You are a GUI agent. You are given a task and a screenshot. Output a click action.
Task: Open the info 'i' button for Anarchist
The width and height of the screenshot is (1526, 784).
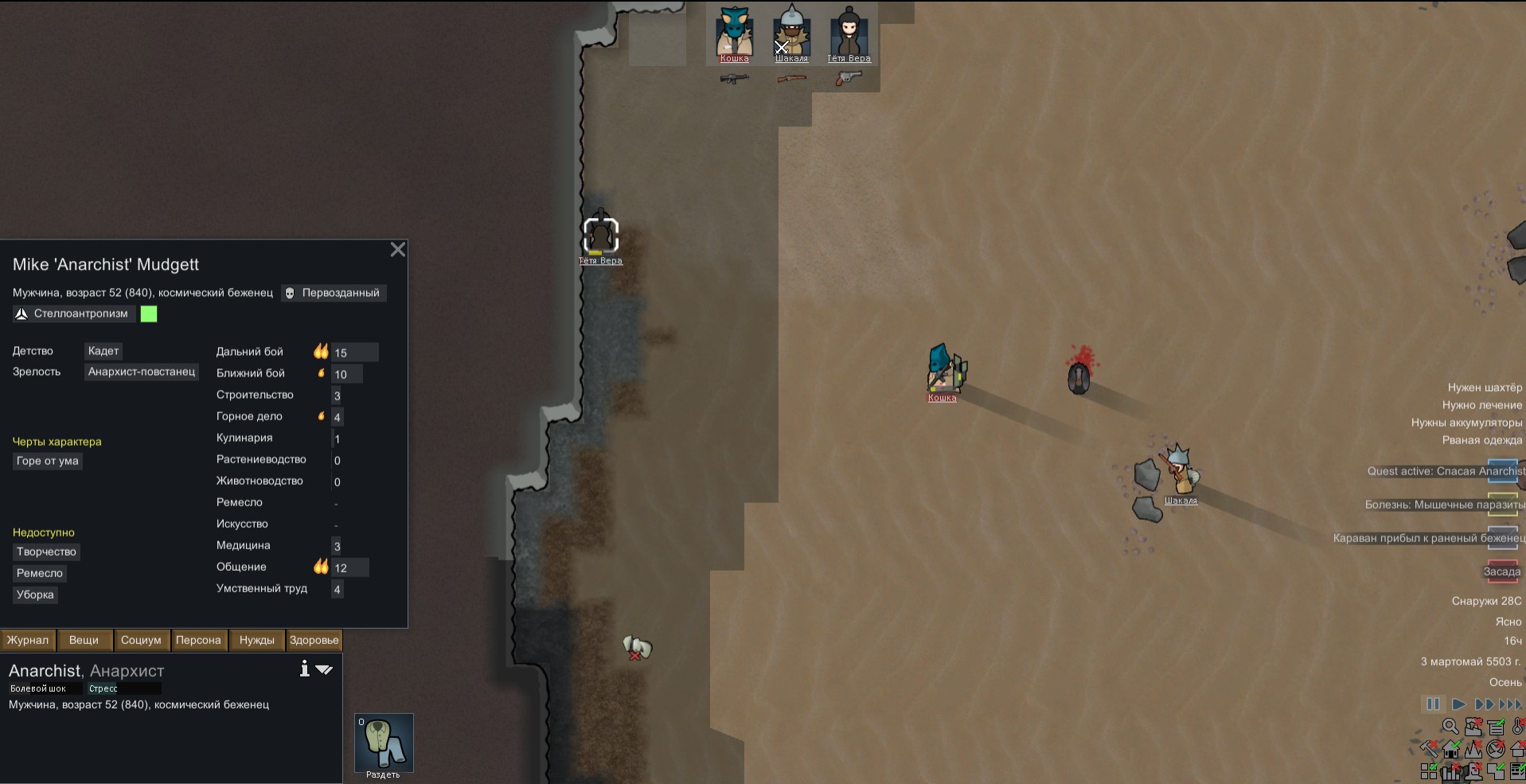tap(304, 669)
